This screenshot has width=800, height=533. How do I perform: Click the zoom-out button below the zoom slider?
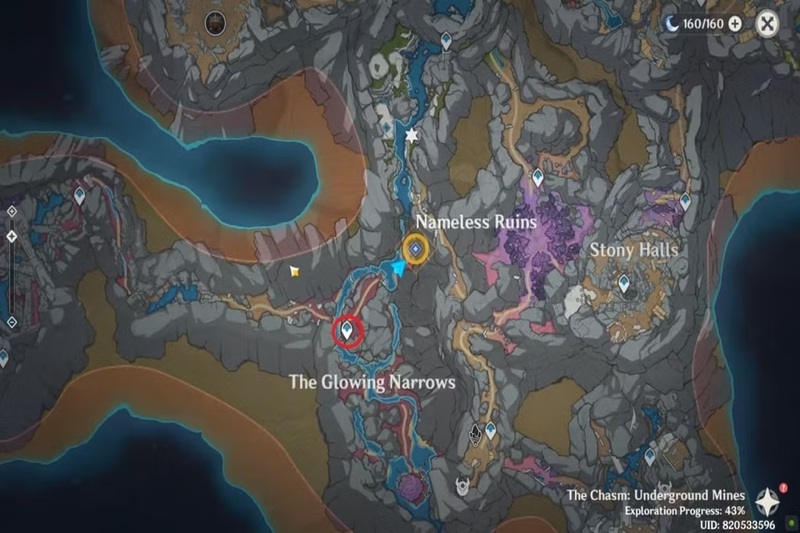click(x=11, y=322)
